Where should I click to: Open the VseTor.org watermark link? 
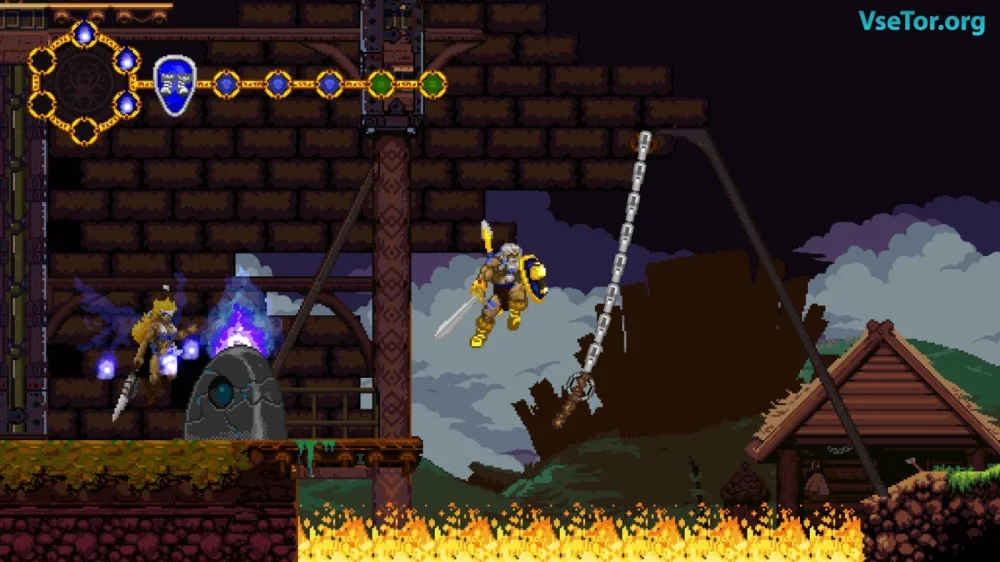pos(921,22)
